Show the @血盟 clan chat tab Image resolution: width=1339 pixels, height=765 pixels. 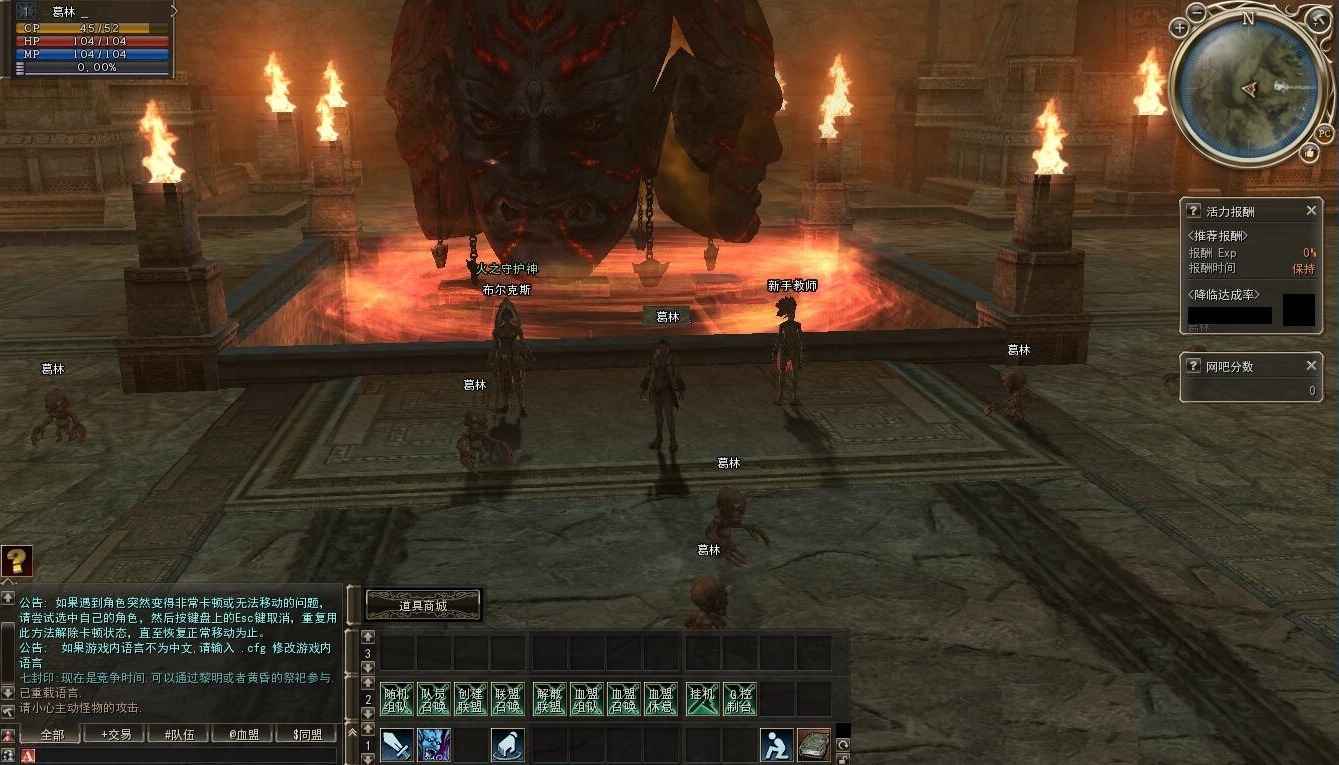243,735
